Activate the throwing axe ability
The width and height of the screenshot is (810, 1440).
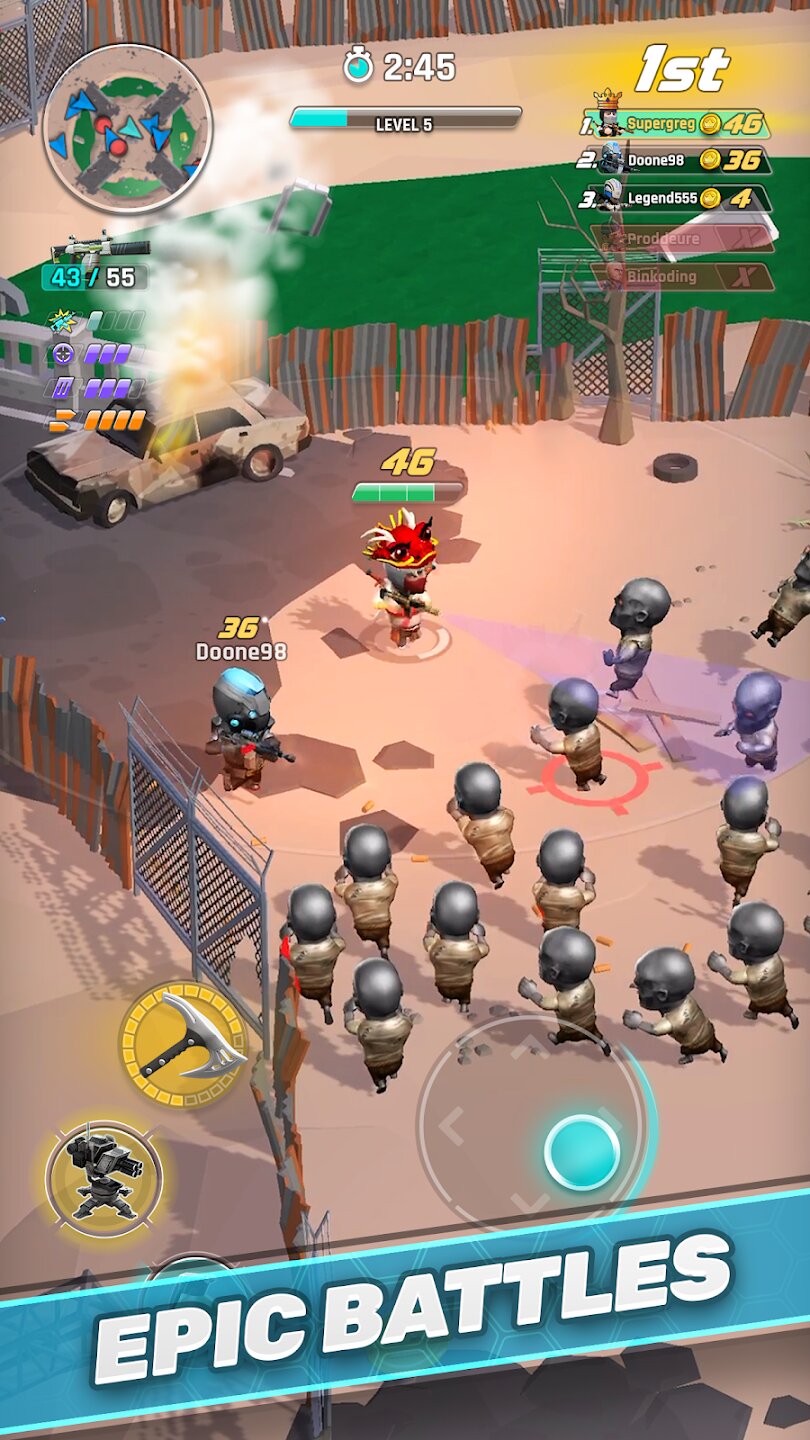coord(183,1043)
